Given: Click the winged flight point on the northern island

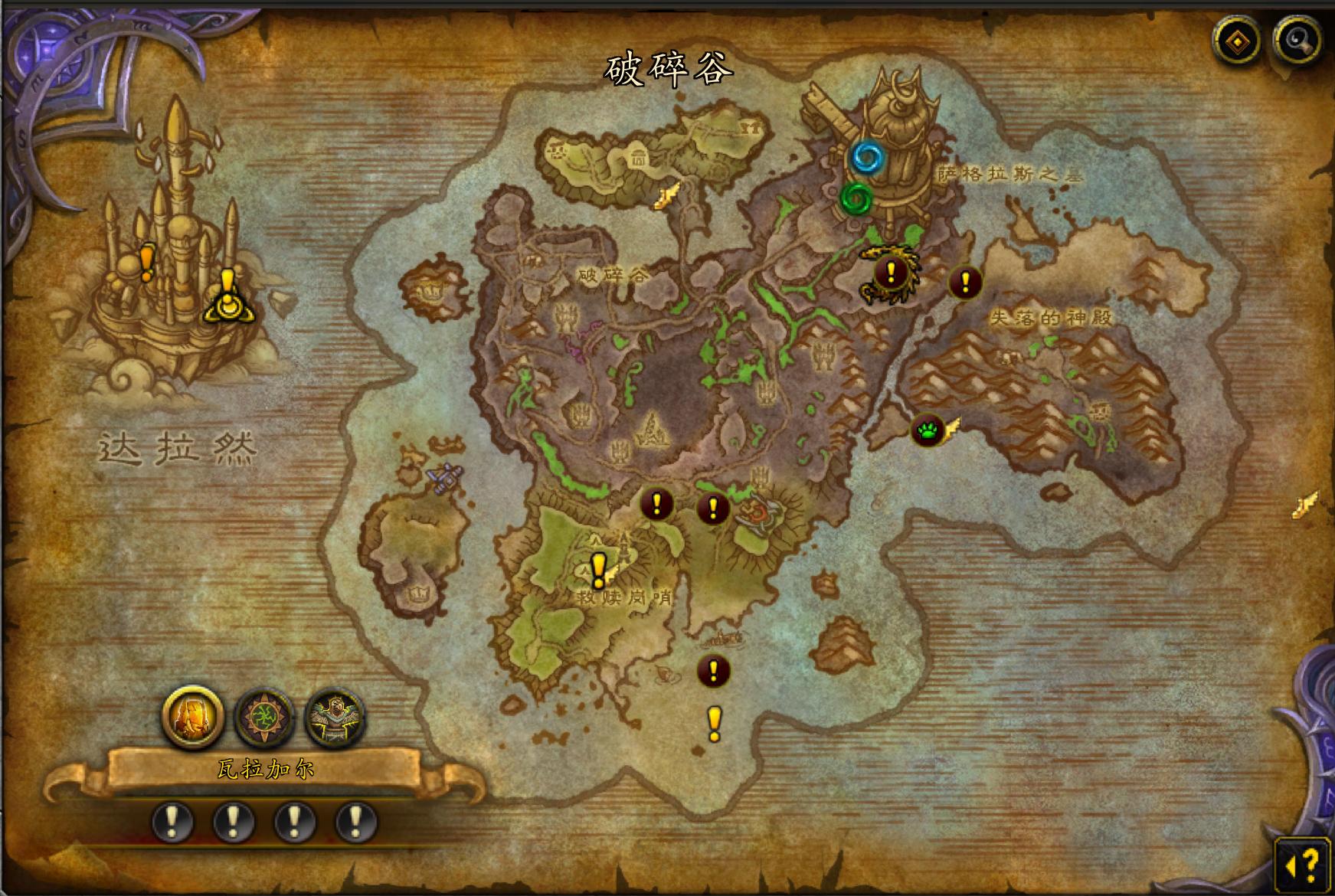Looking at the screenshot, I should pos(667,195).
